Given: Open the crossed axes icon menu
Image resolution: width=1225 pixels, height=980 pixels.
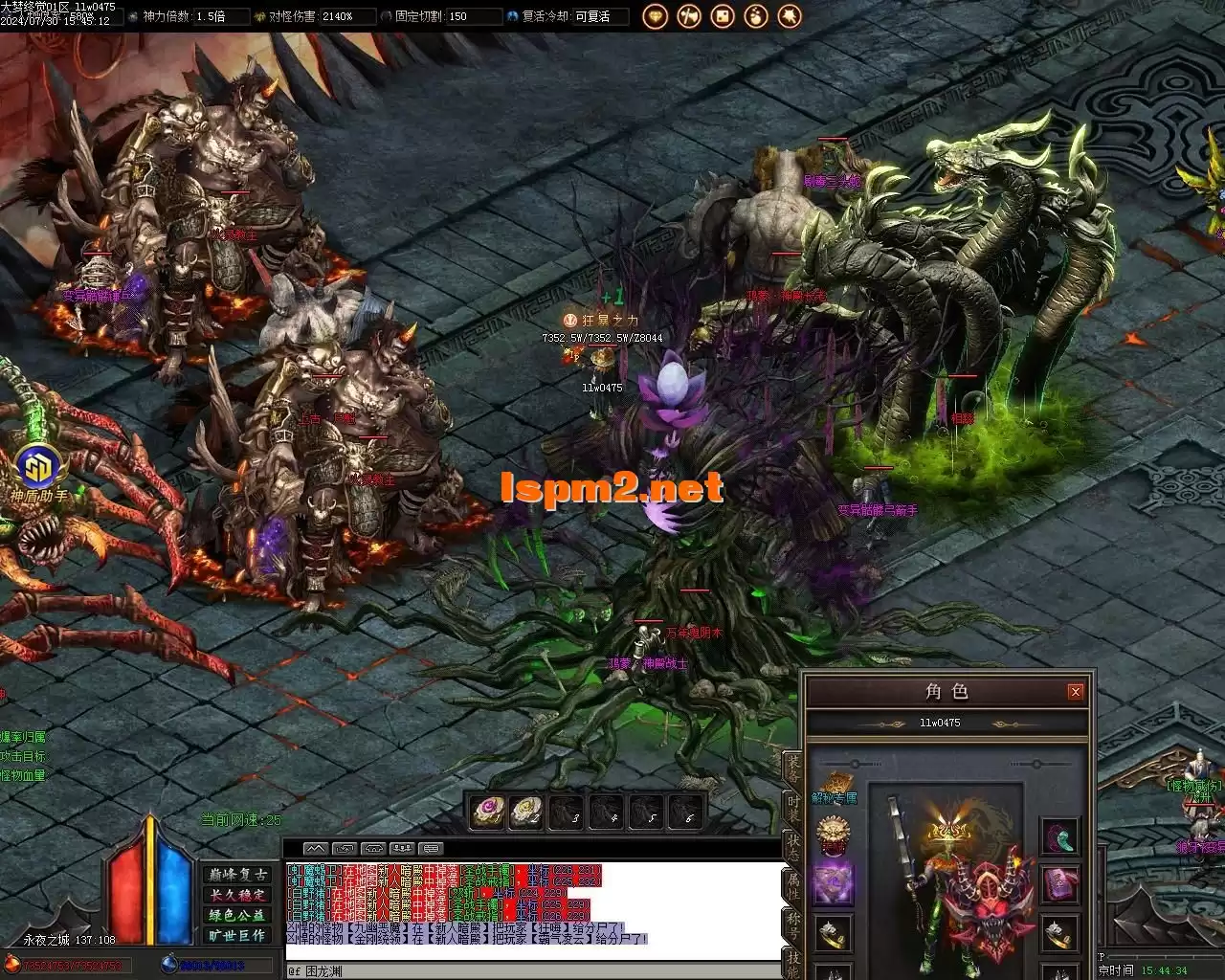Looking at the screenshot, I should [x=689, y=16].
